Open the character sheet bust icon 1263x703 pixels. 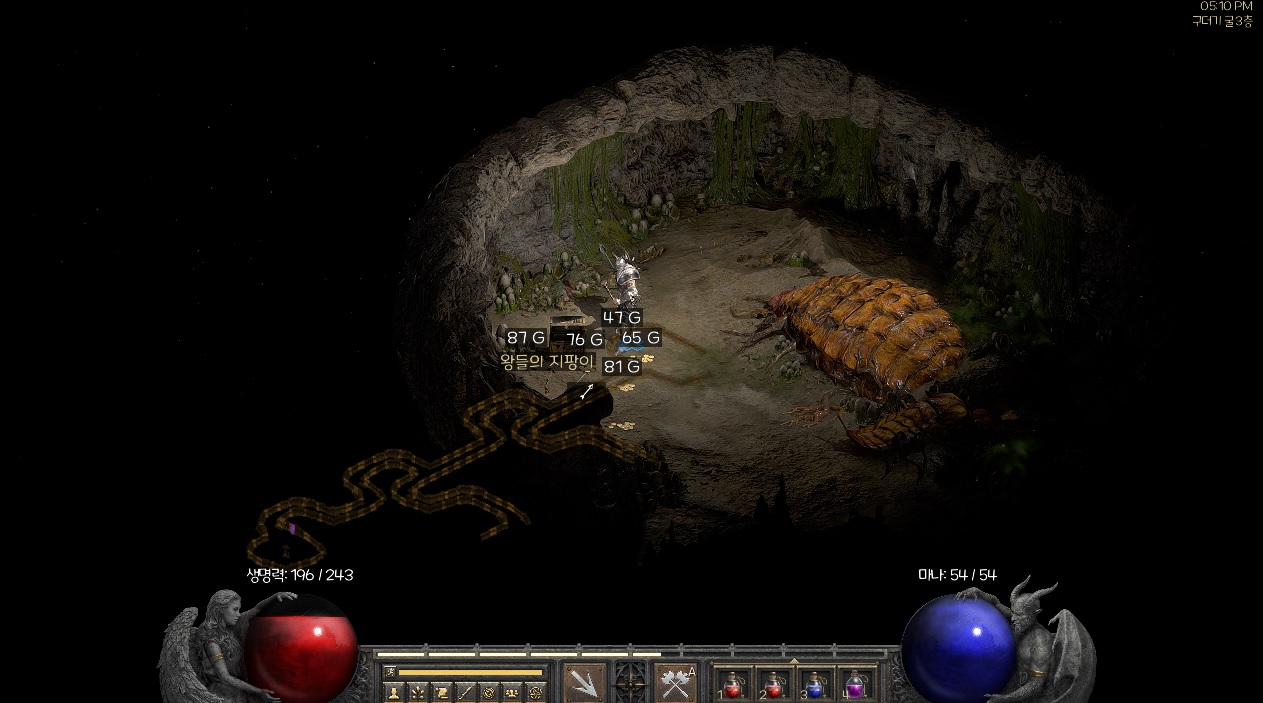pos(393,692)
